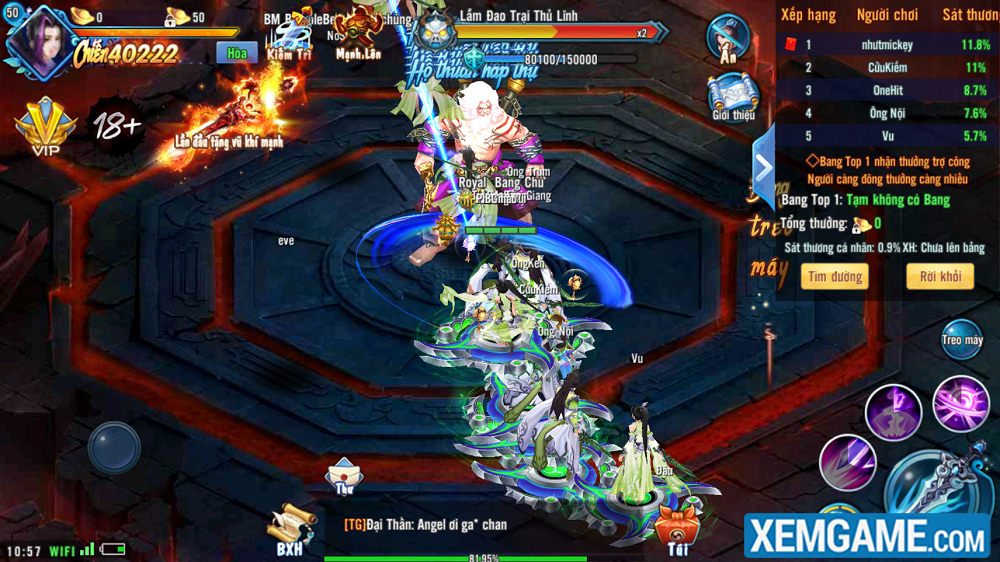The height and width of the screenshot is (562, 1000).
Task: Trigger the purple blade slash skill
Action: point(847,462)
